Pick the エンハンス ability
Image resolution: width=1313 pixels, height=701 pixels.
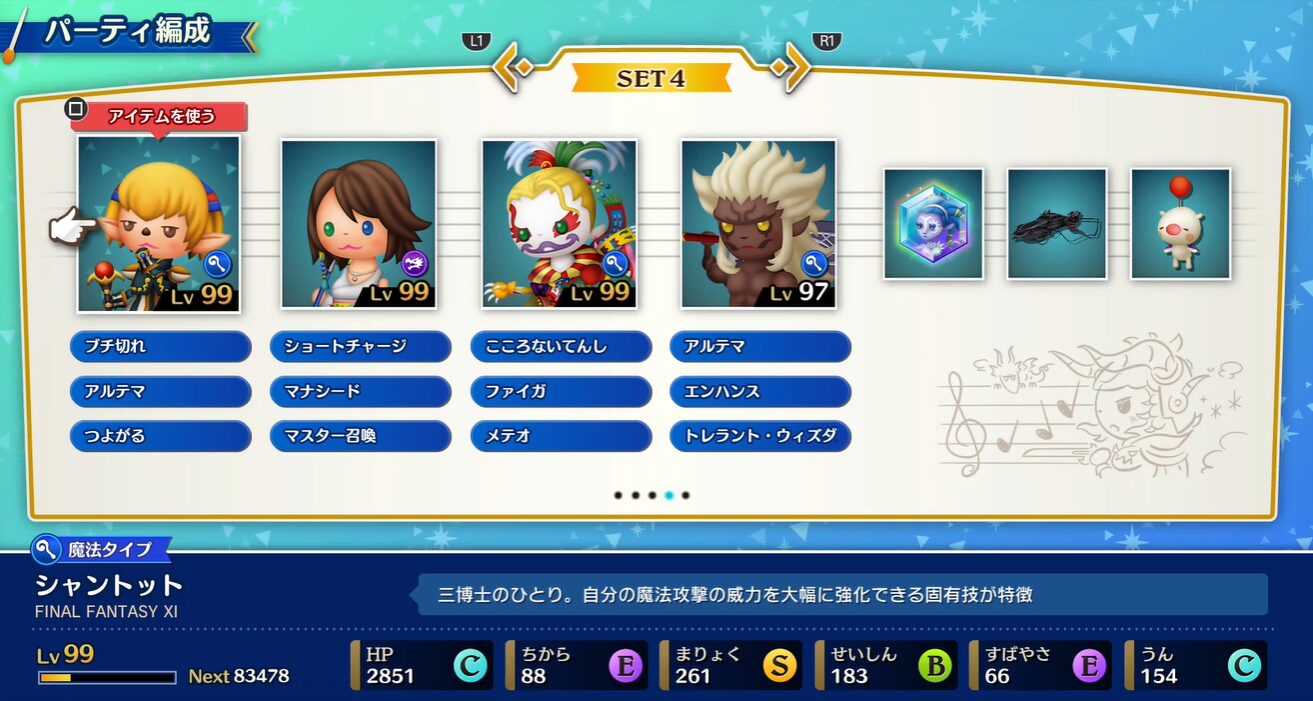(x=760, y=392)
